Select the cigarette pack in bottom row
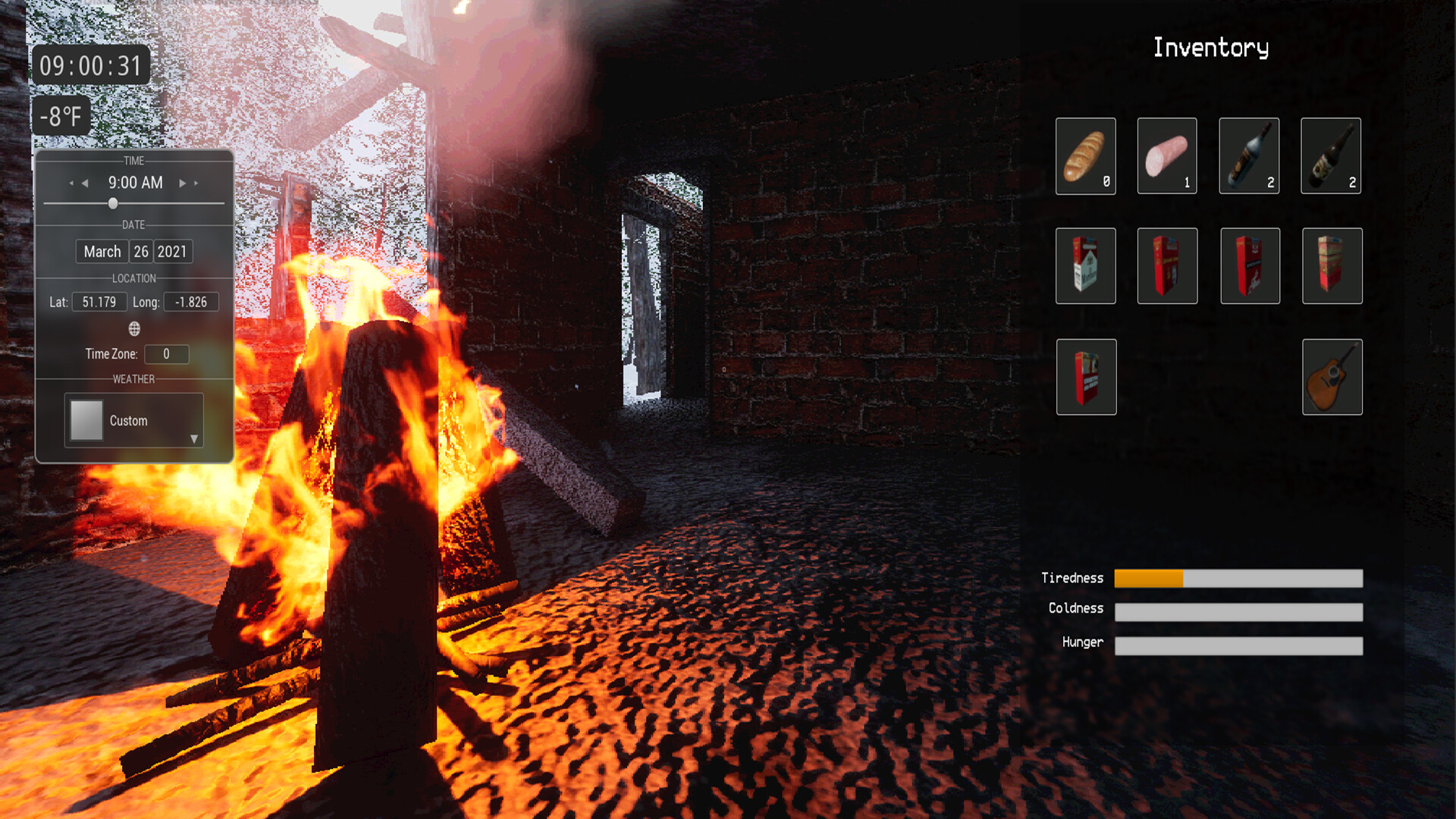The height and width of the screenshot is (819, 1456). (x=1086, y=377)
